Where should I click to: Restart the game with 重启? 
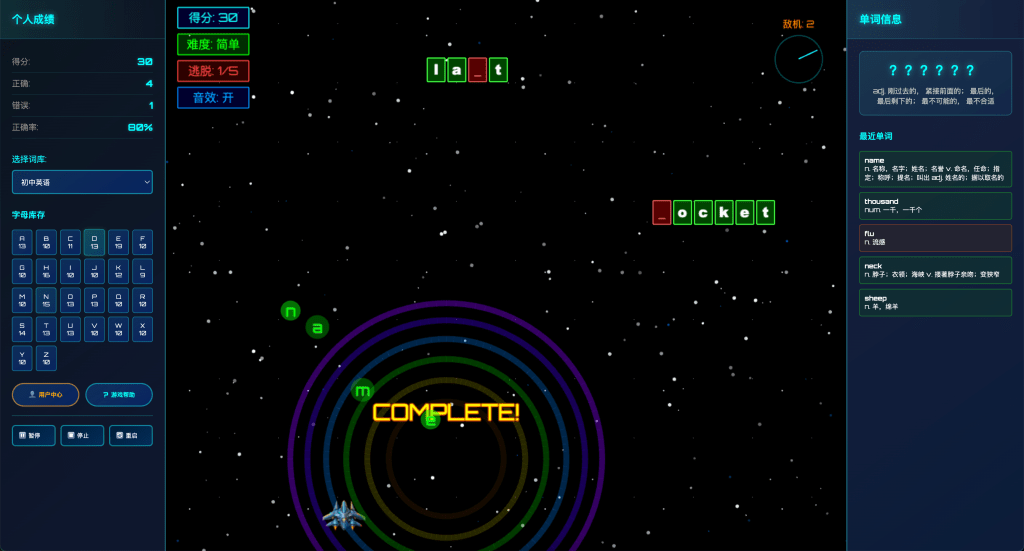click(x=131, y=436)
